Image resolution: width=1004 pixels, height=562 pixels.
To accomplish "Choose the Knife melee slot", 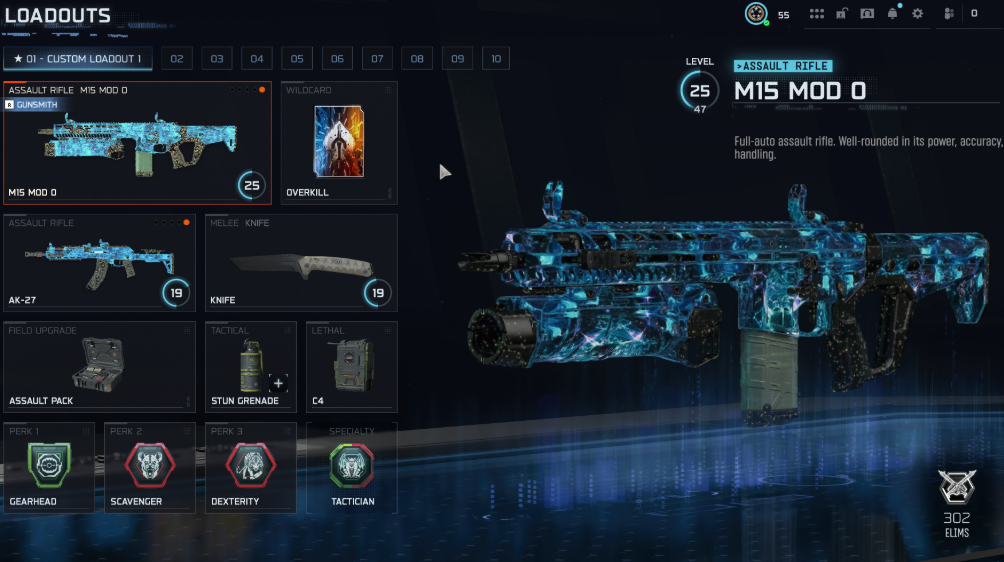I will coord(300,262).
